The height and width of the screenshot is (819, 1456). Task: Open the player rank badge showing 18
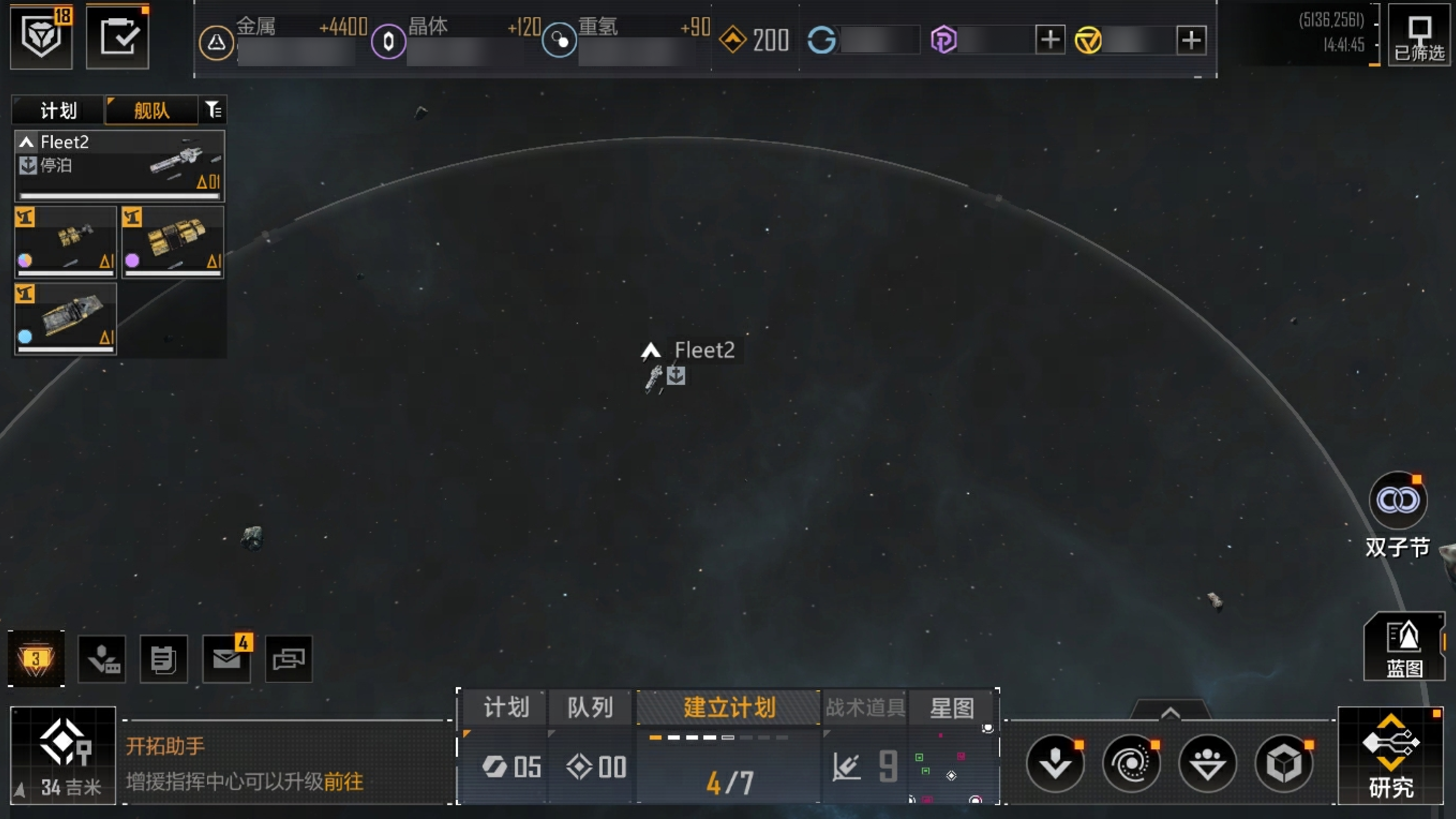click(41, 37)
